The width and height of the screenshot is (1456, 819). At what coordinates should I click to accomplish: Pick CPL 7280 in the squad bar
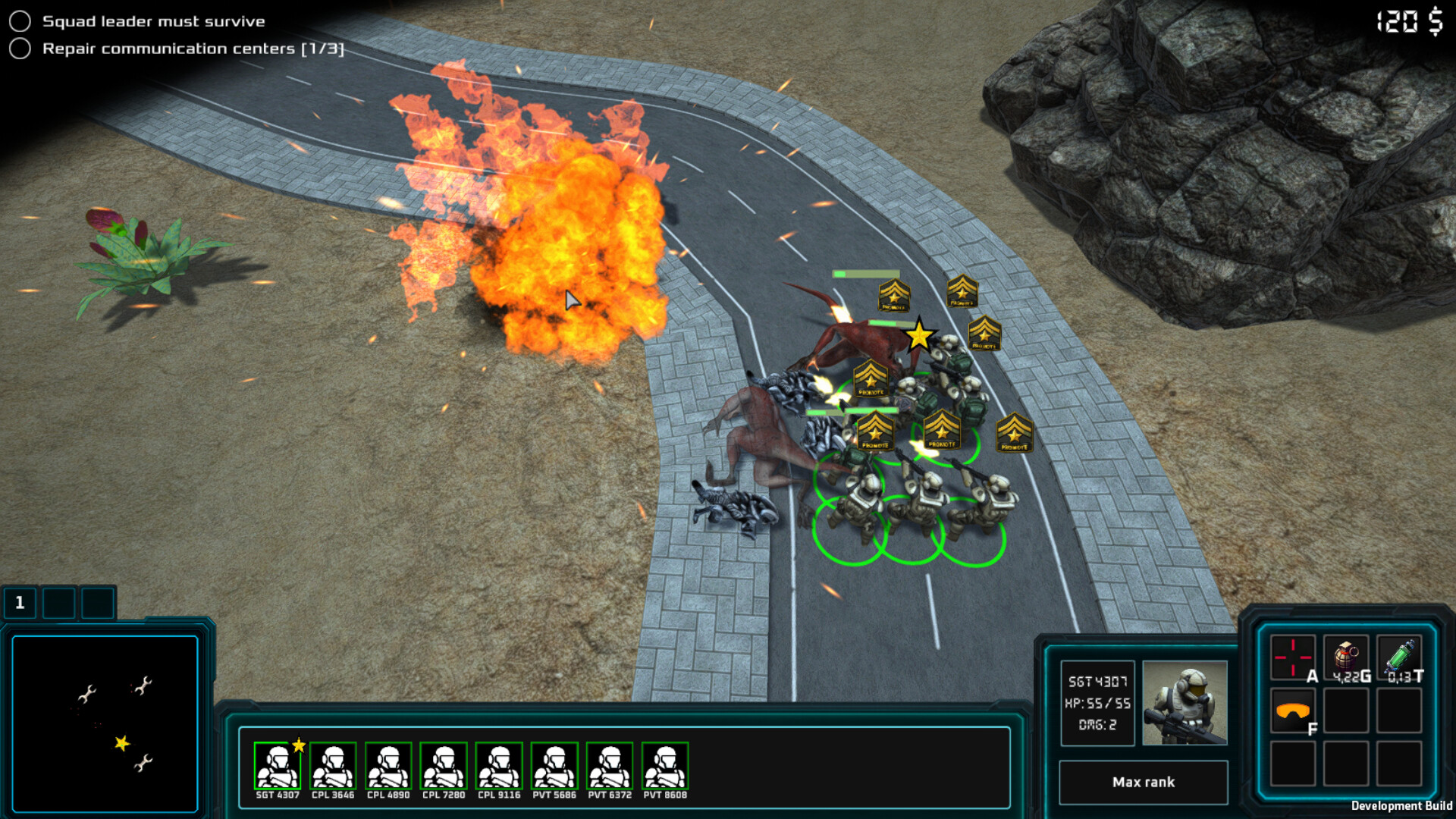pyautogui.click(x=444, y=767)
